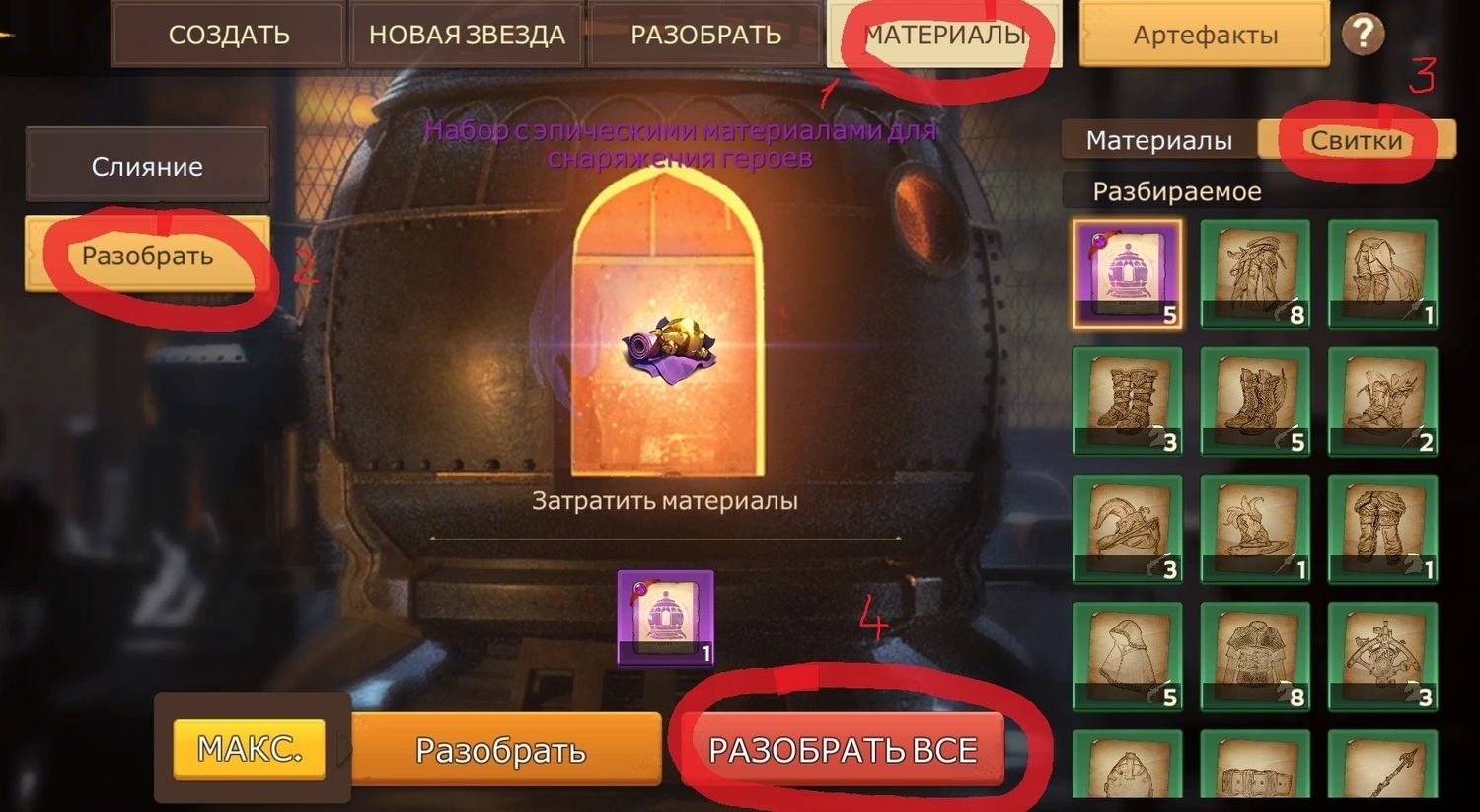
Task: Tap the МАКС. quantity button
Action: 249,749
